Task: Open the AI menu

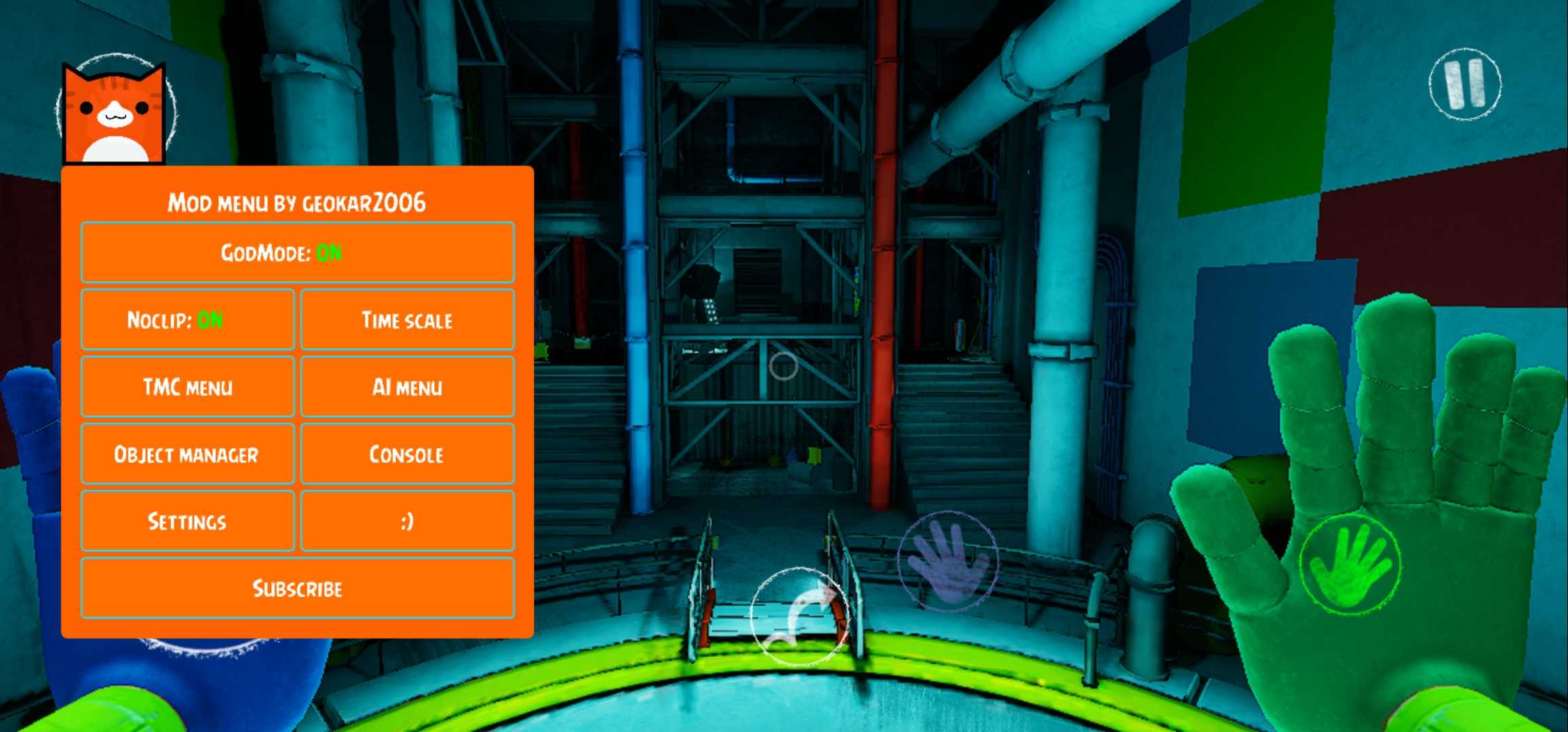Action: 407,387
